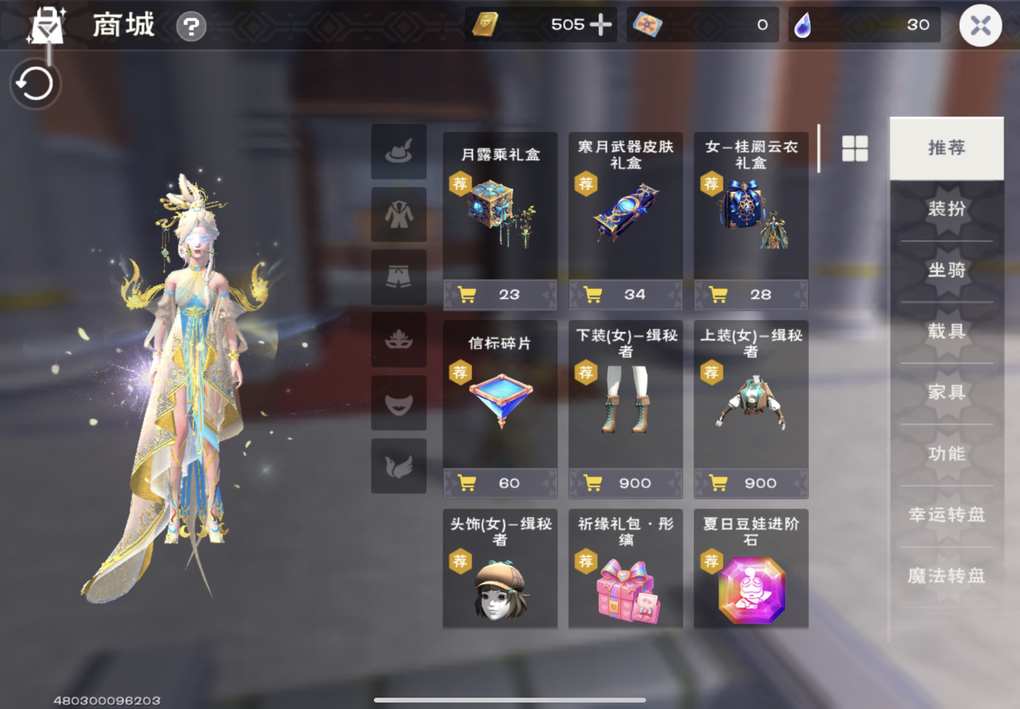Viewport: 1020px width, 709px height.
Task: Open the 载具 category
Action: (946, 332)
